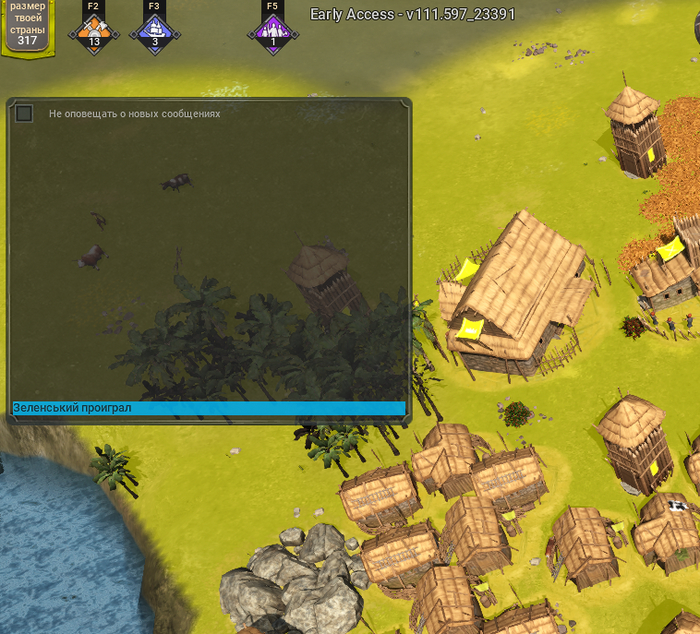Click the "размер твоей страны" banner

[27, 25]
